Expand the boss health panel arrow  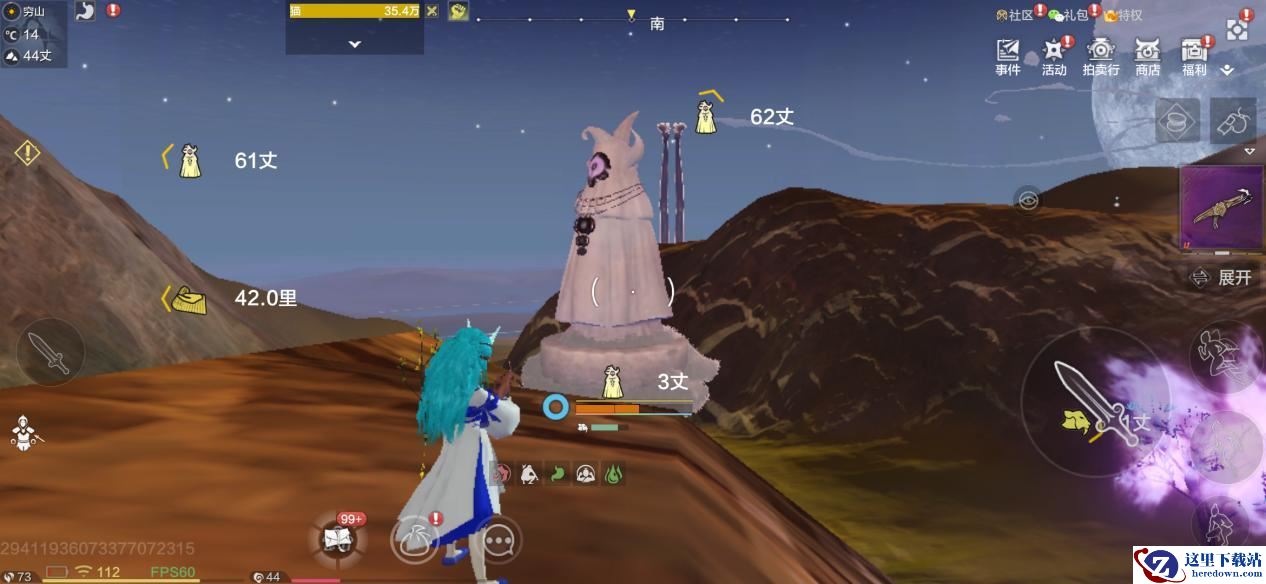(x=354, y=44)
